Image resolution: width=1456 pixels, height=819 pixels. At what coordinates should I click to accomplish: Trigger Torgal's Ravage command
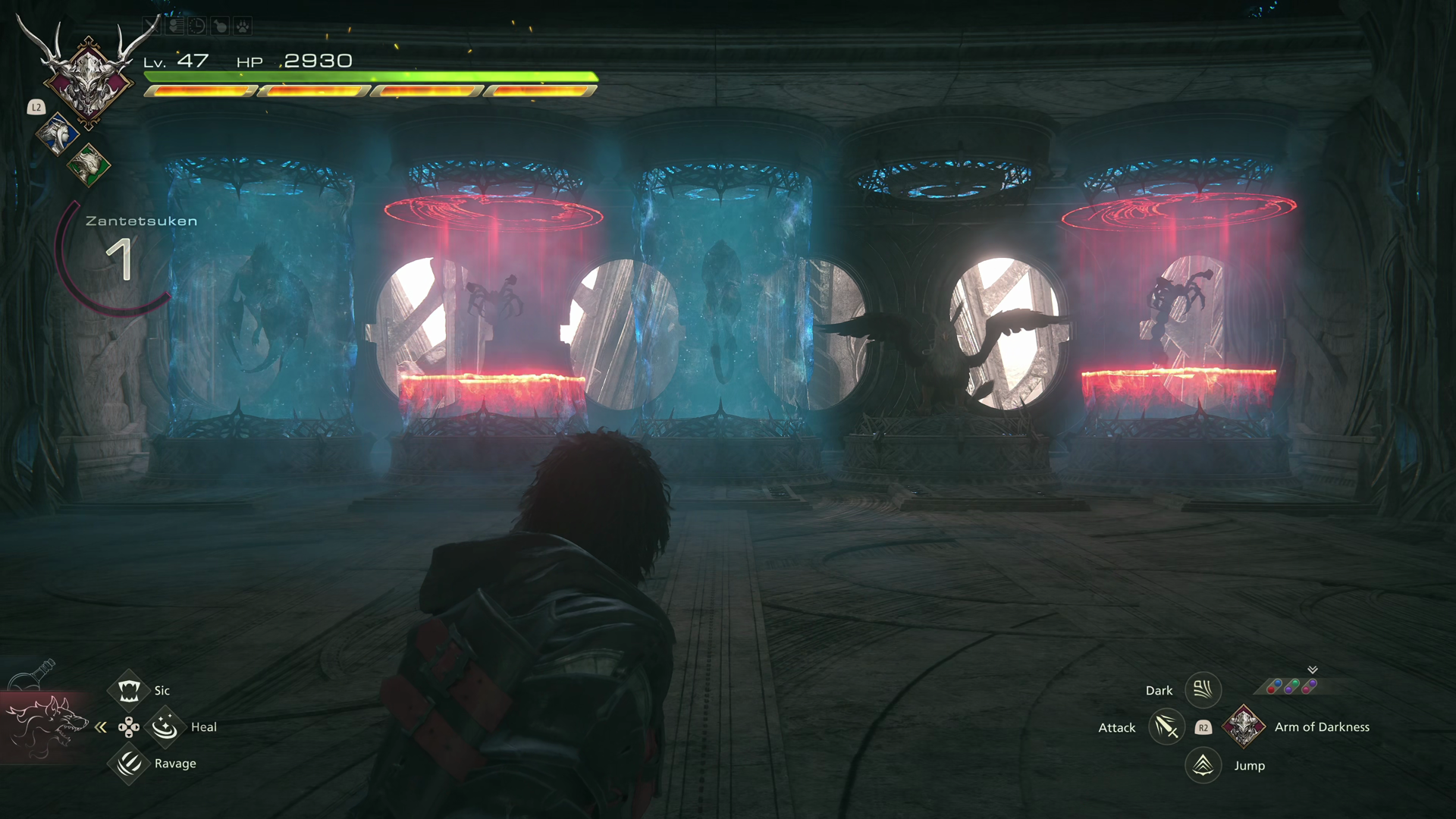(128, 763)
